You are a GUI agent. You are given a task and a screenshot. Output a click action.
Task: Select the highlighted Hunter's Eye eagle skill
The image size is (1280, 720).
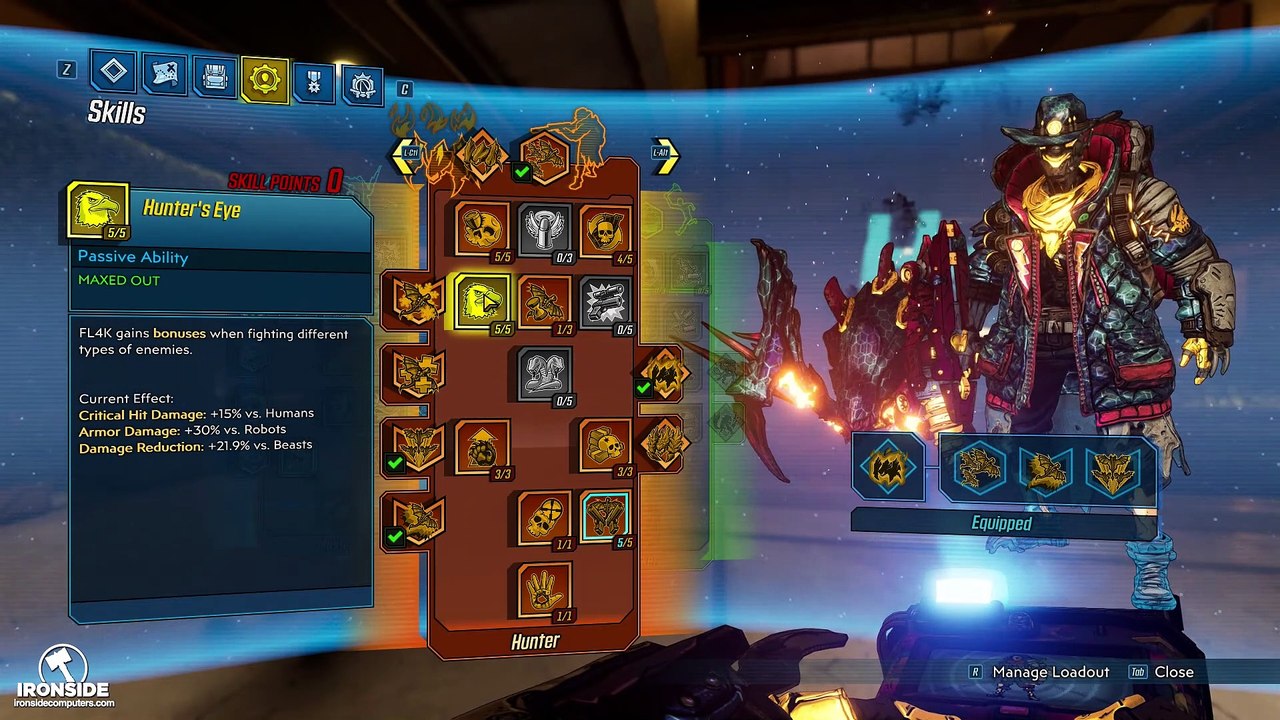[482, 301]
